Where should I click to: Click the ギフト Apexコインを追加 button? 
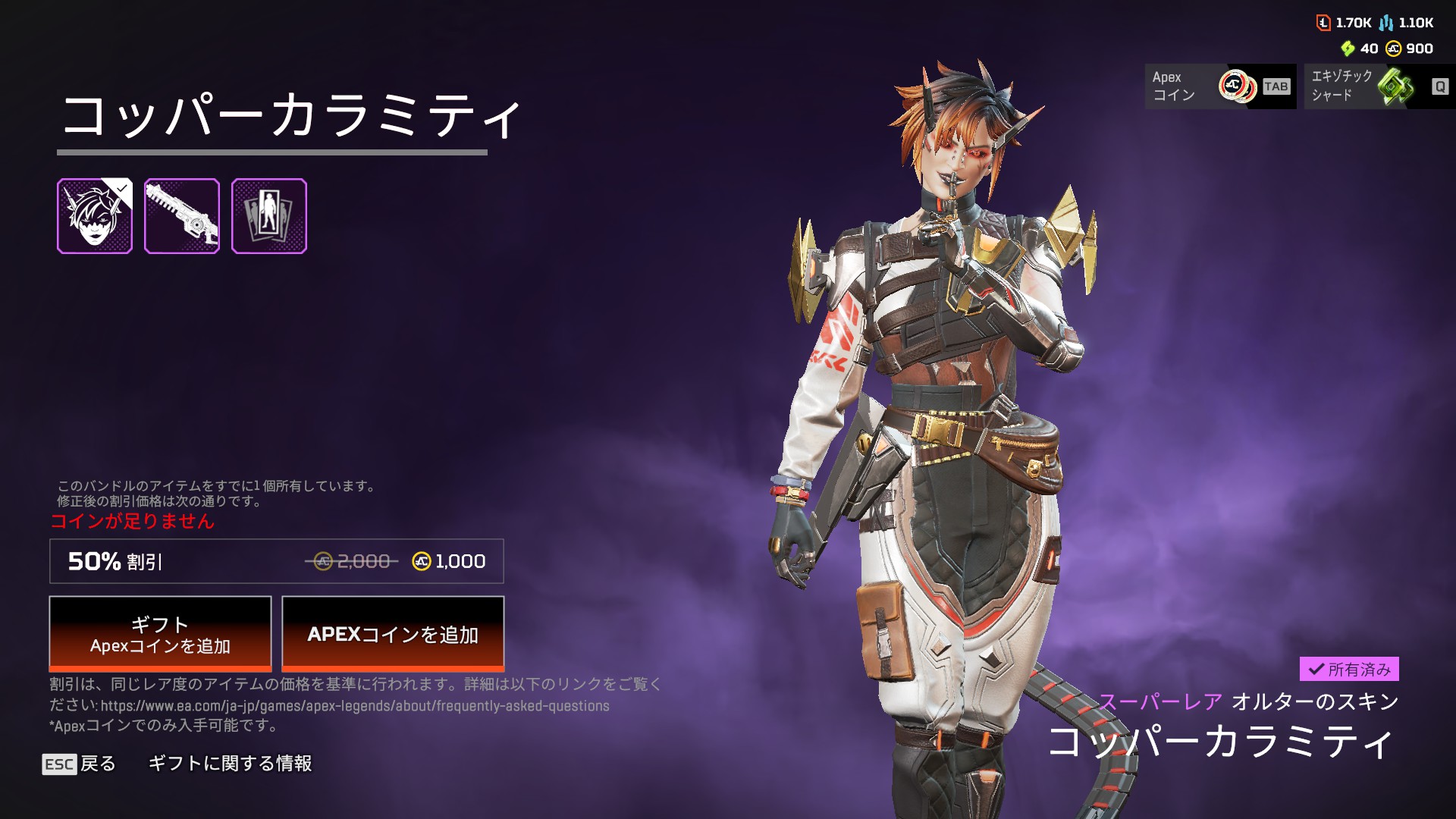click(x=160, y=633)
